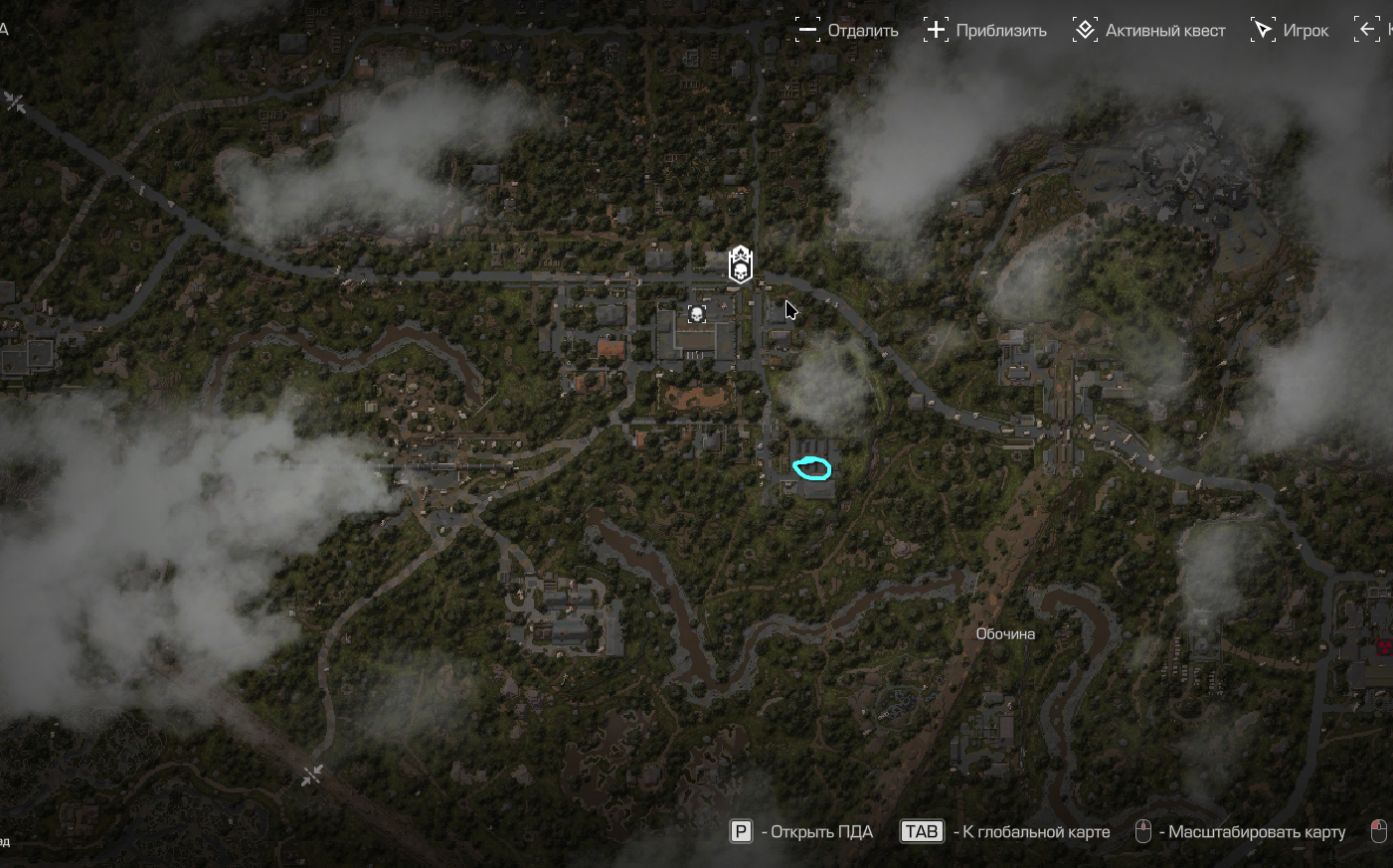Center map on Активный квест
1393x868 pixels.
1148,30
